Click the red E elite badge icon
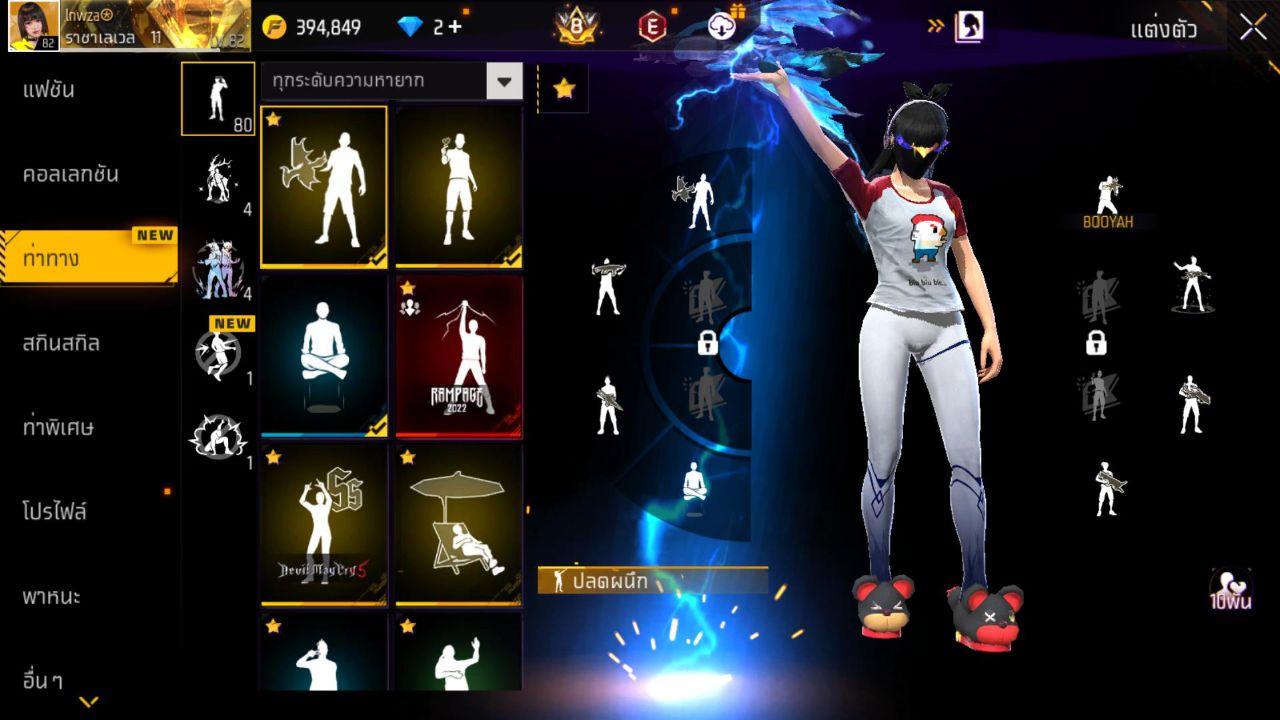 pyautogui.click(x=651, y=25)
